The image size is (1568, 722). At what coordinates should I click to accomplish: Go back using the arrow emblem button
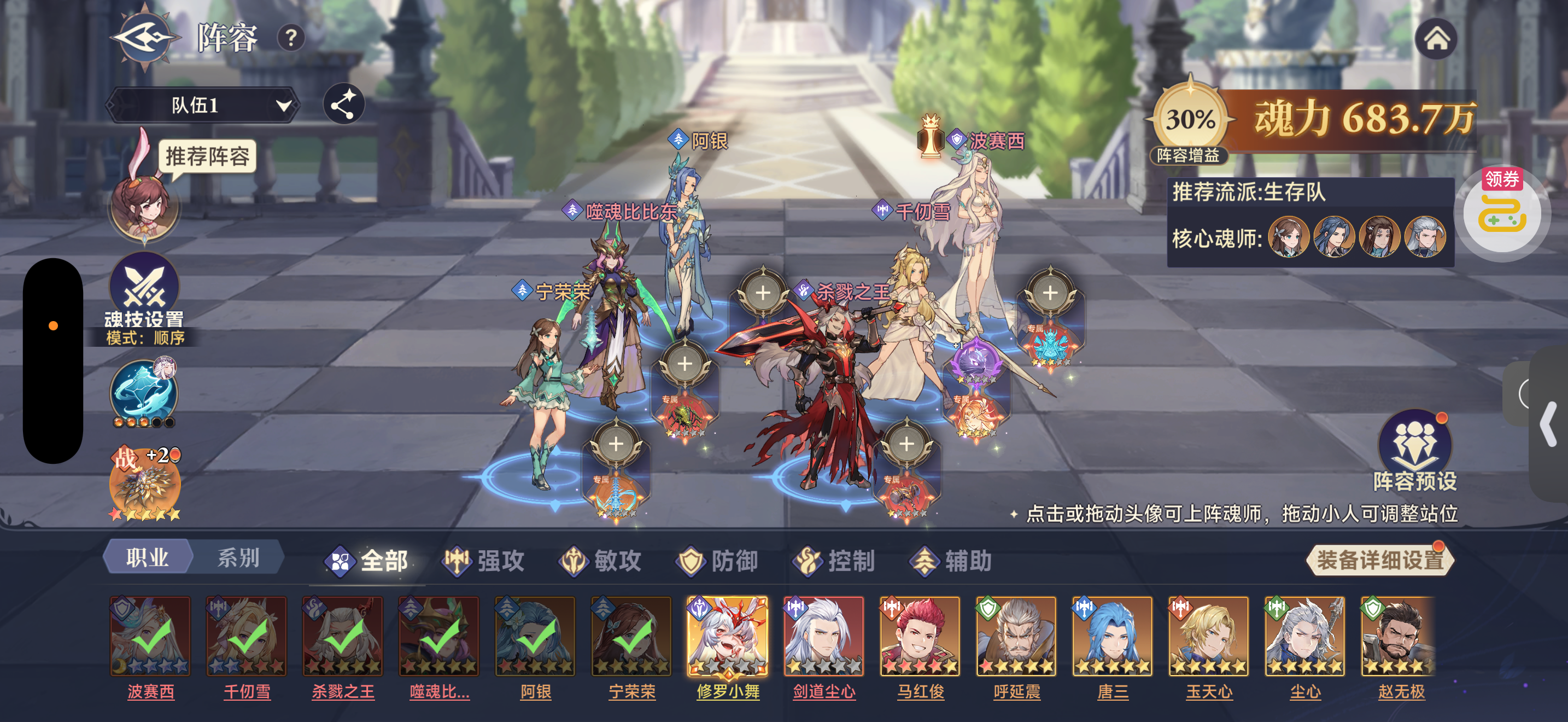(x=144, y=38)
